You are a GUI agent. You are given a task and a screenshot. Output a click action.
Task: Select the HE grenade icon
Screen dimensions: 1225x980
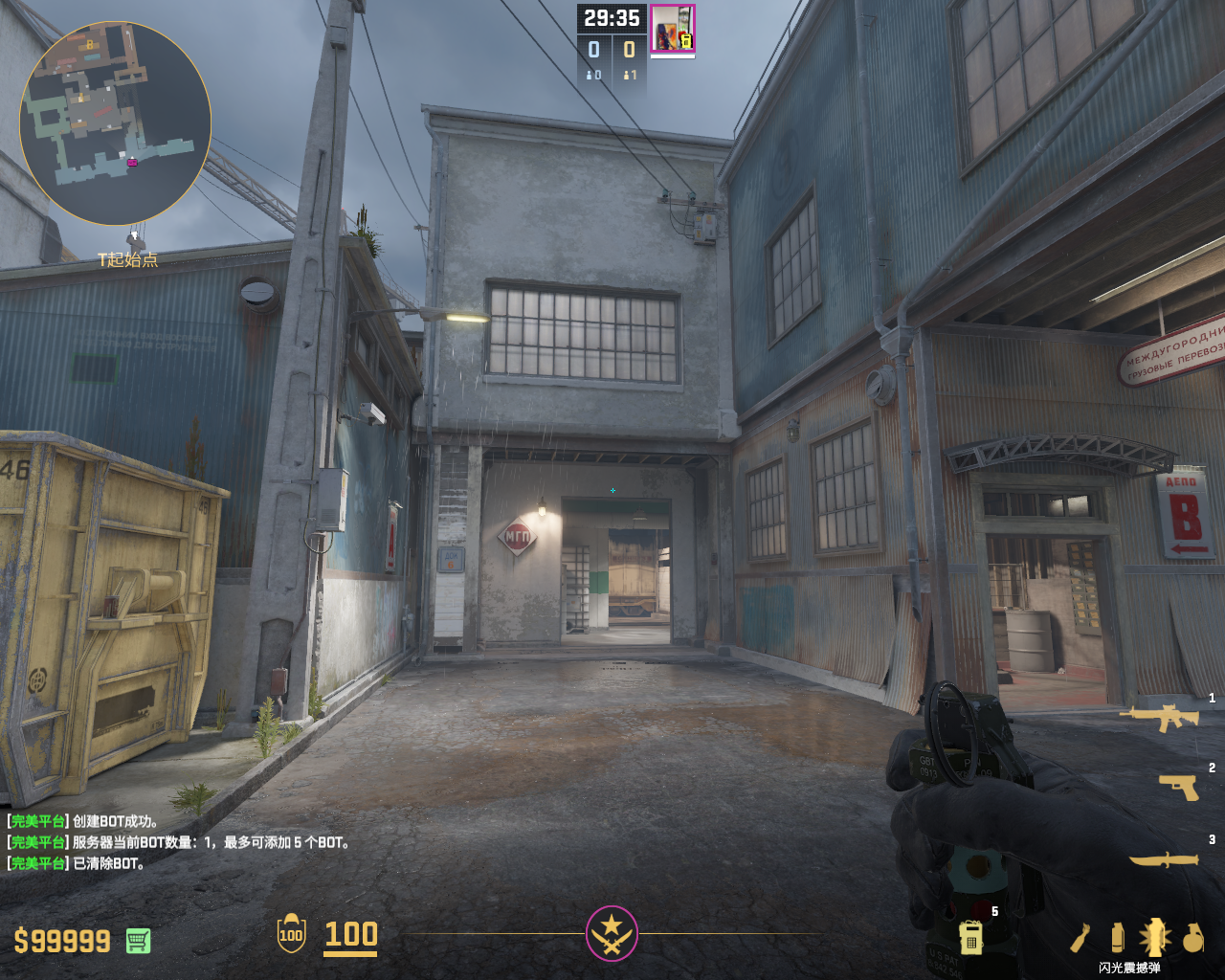[x=1192, y=939]
